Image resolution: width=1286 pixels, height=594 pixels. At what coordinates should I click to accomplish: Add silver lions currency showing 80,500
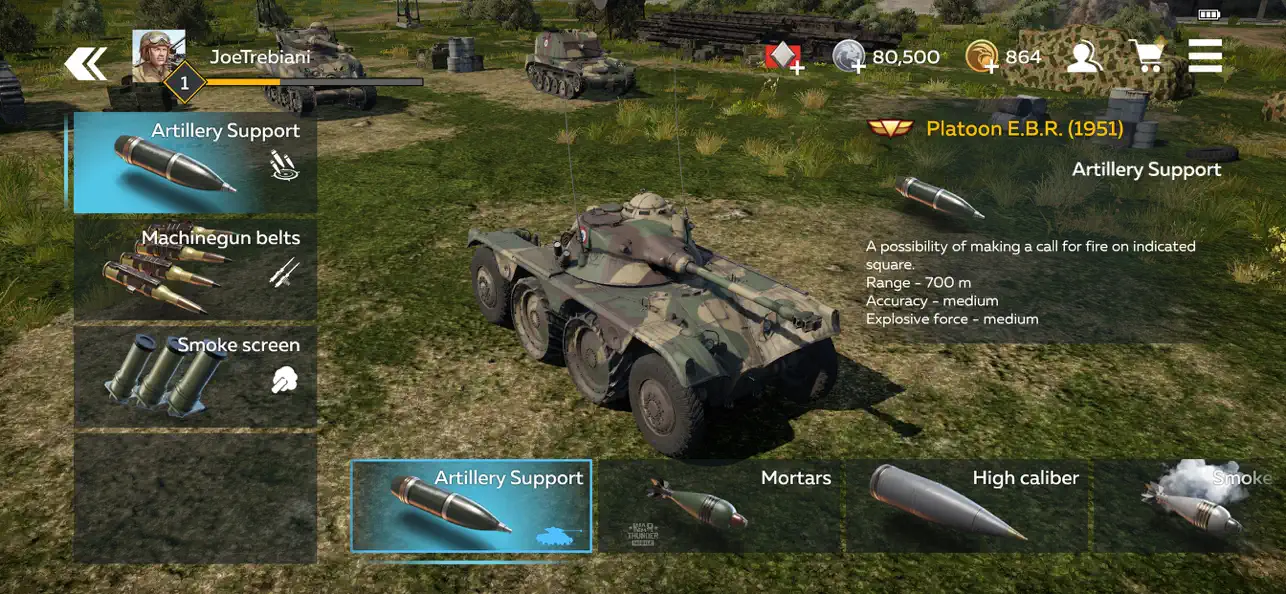point(848,57)
